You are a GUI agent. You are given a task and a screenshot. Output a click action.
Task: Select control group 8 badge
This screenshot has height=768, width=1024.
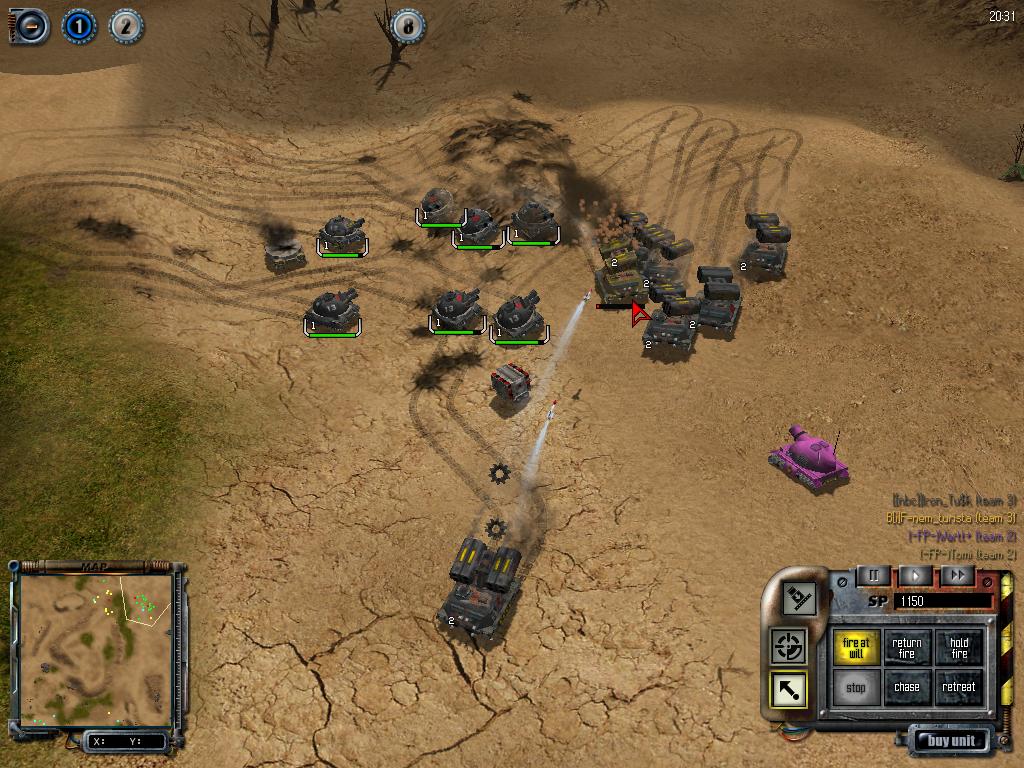(408, 26)
